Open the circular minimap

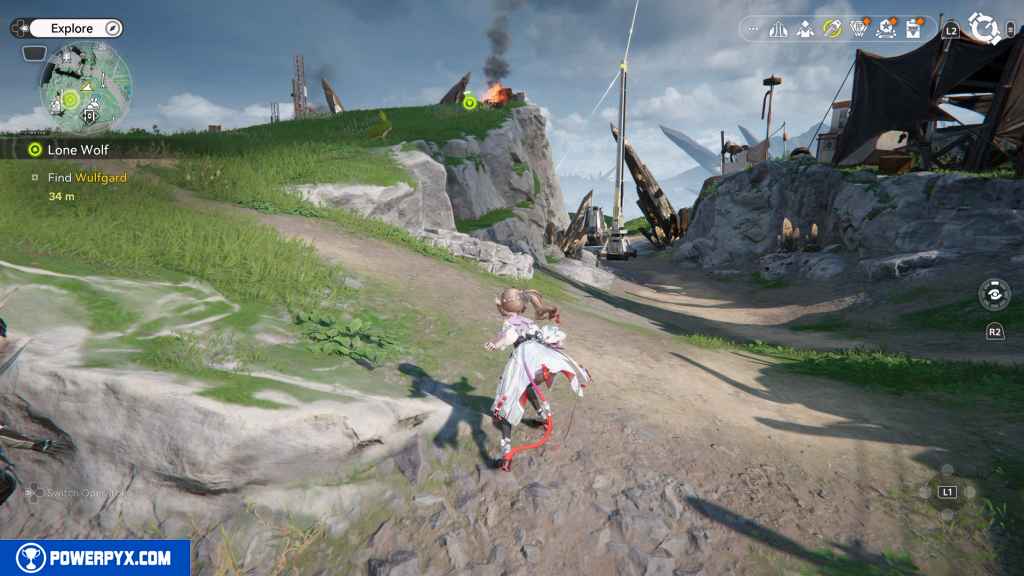point(85,88)
